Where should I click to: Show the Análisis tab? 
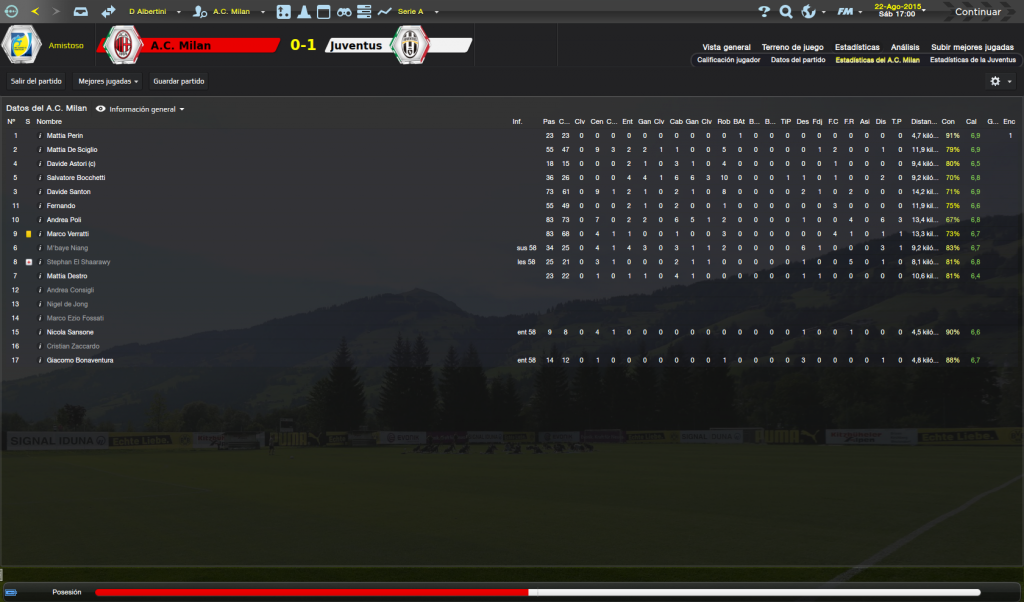point(905,47)
